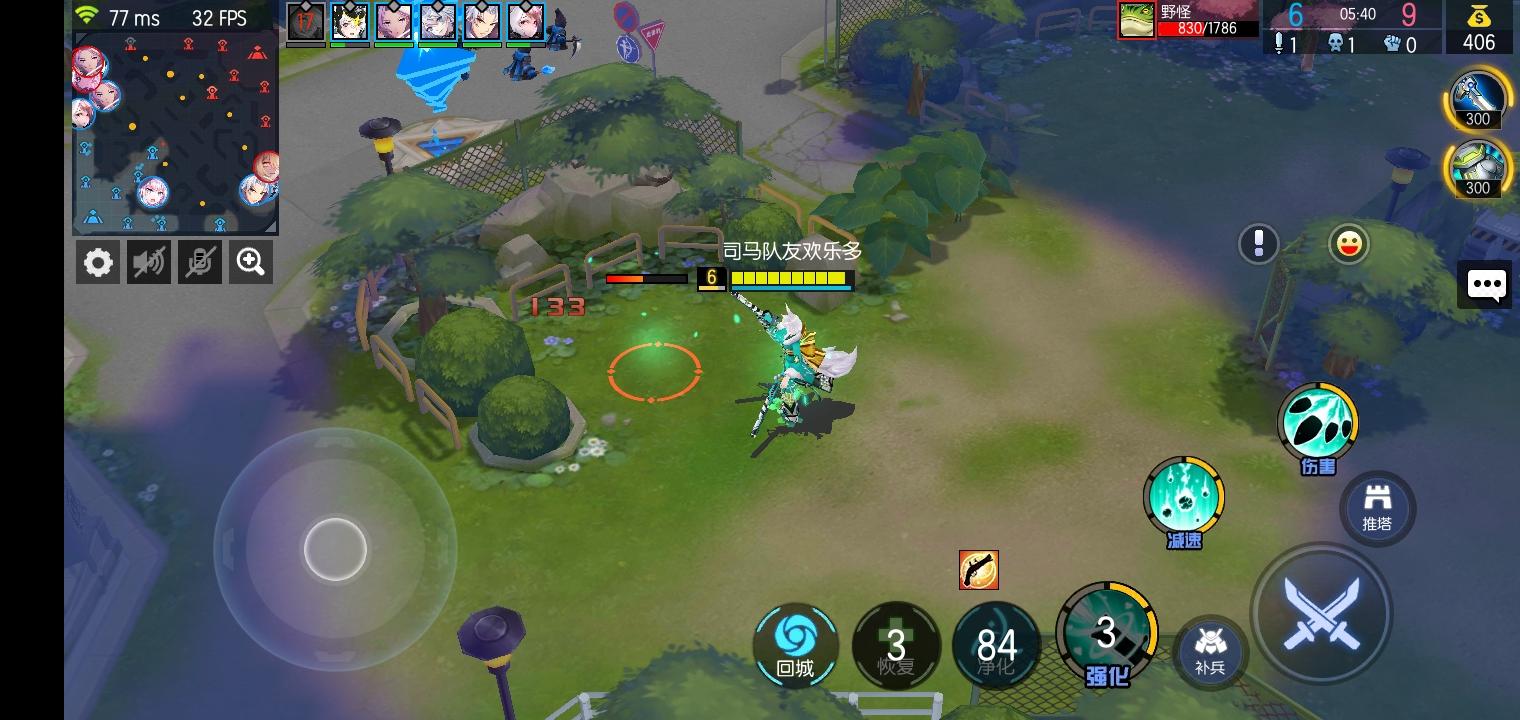Viewport: 1520px width, 720px height.
Task: Send the exclamation-mark quick ping
Action: pyautogui.click(x=1258, y=244)
